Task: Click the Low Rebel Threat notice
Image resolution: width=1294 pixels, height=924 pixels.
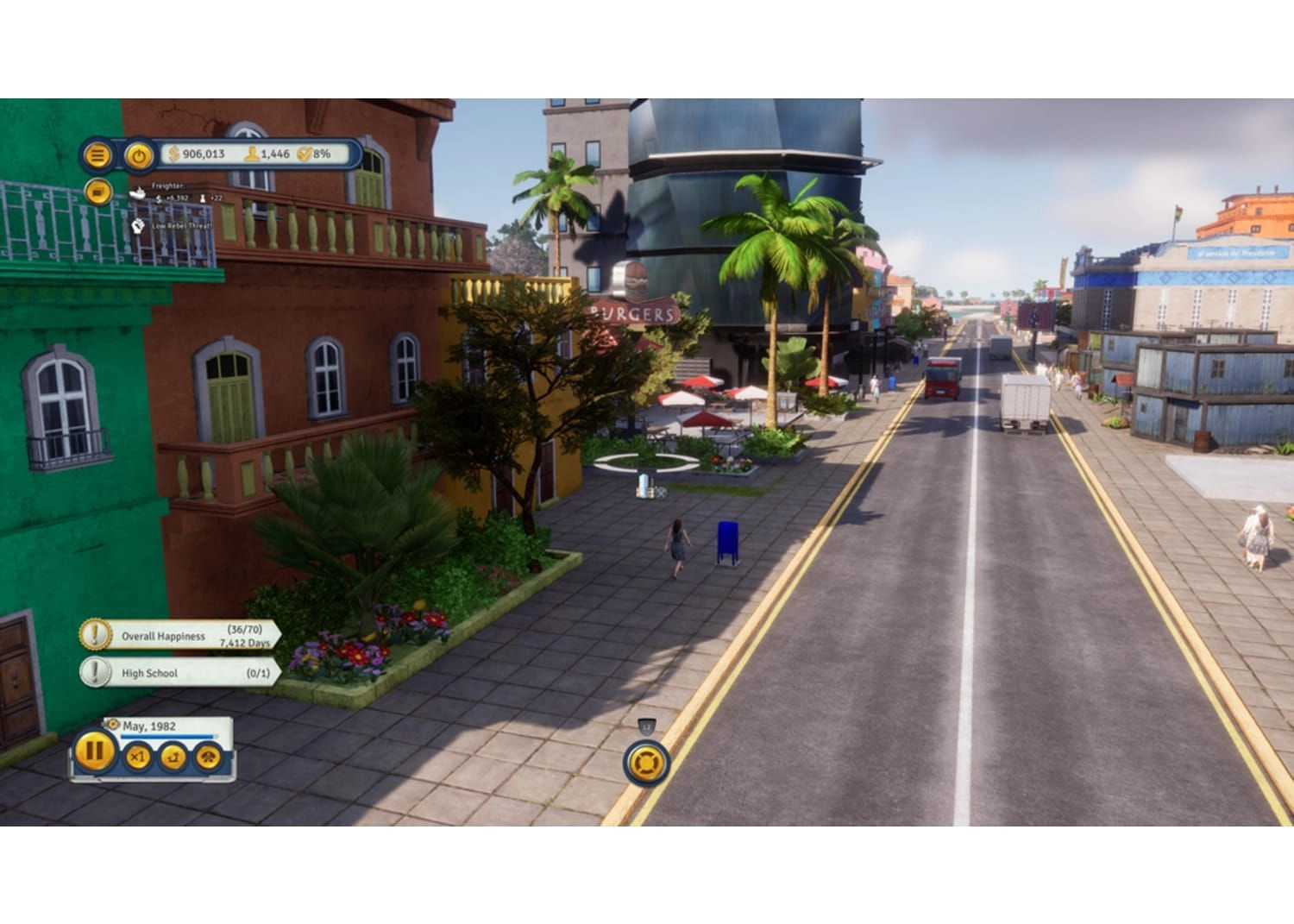Action: pos(184,226)
